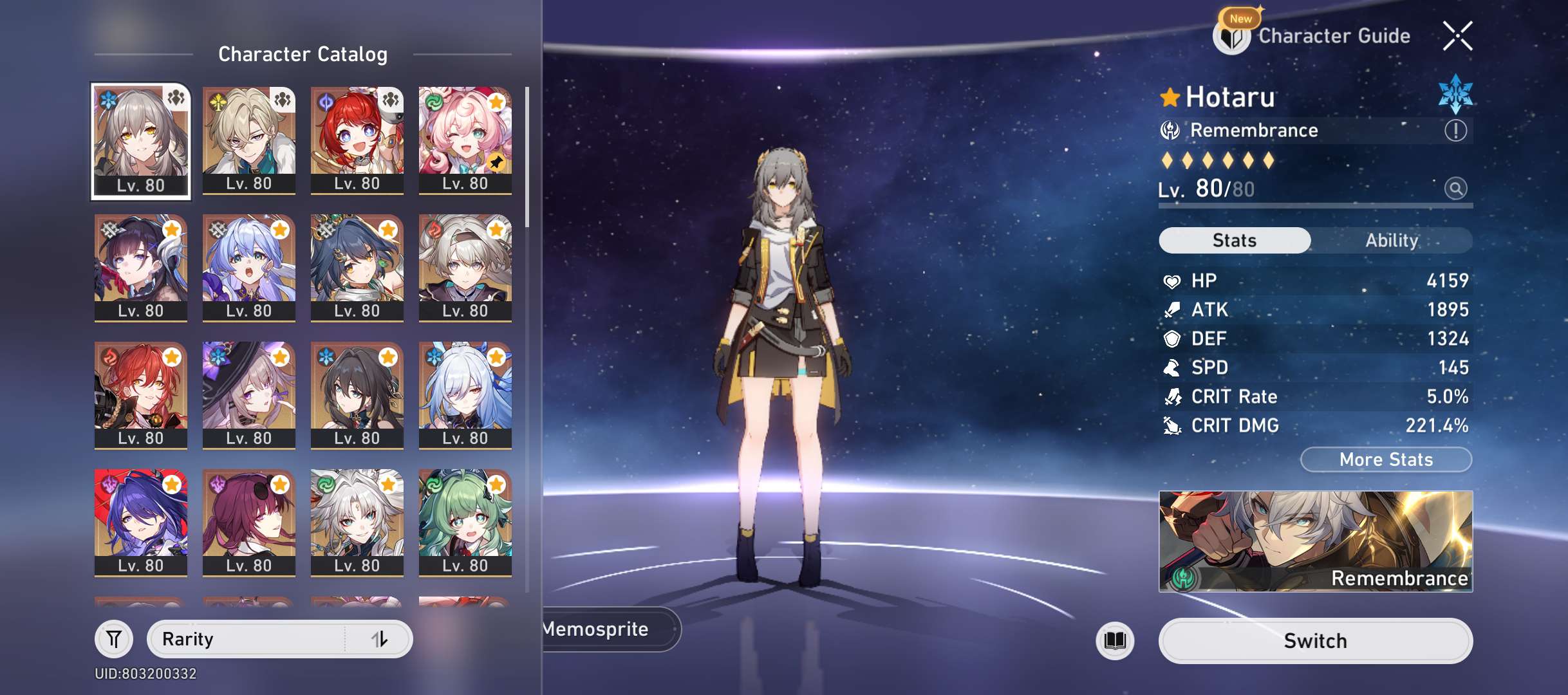
Task: Open the character filter funnel
Action: (x=114, y=639)
